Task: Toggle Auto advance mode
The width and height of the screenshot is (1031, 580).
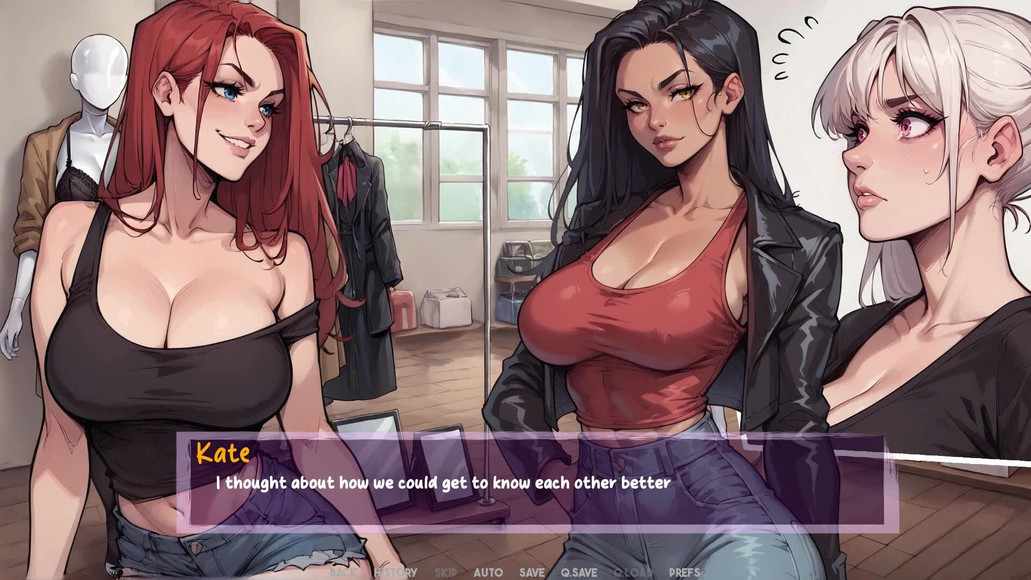Action: tap(488, 572)
